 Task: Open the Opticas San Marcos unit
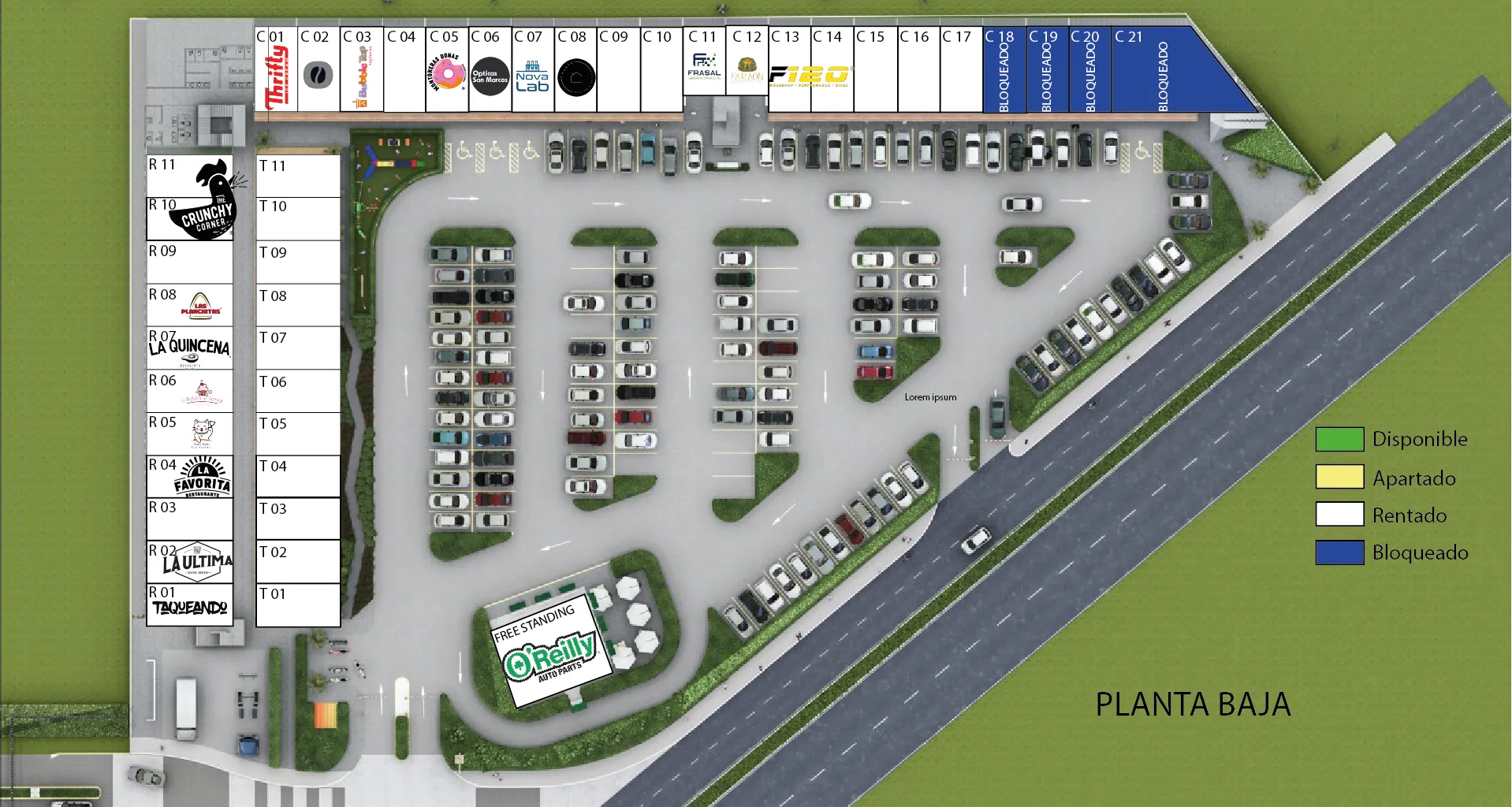pos(490,73)
